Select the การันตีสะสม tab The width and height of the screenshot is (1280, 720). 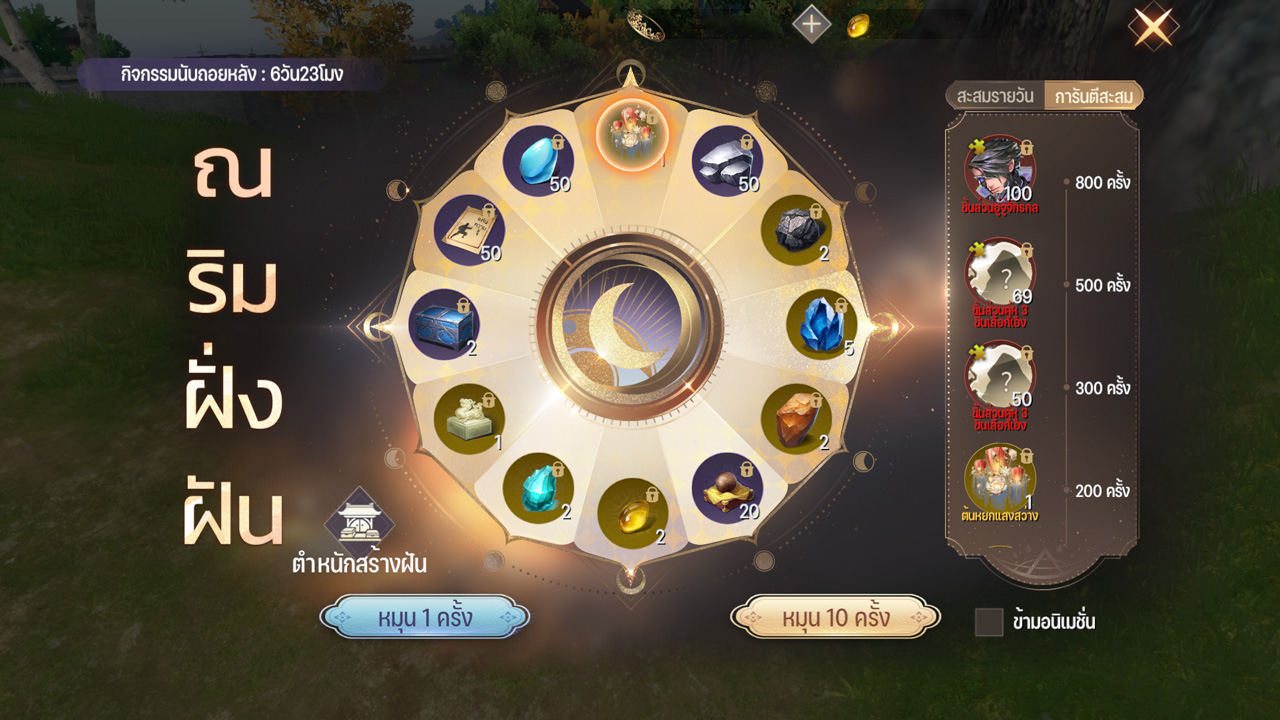pyautogui.click(x=1092, y=97)
